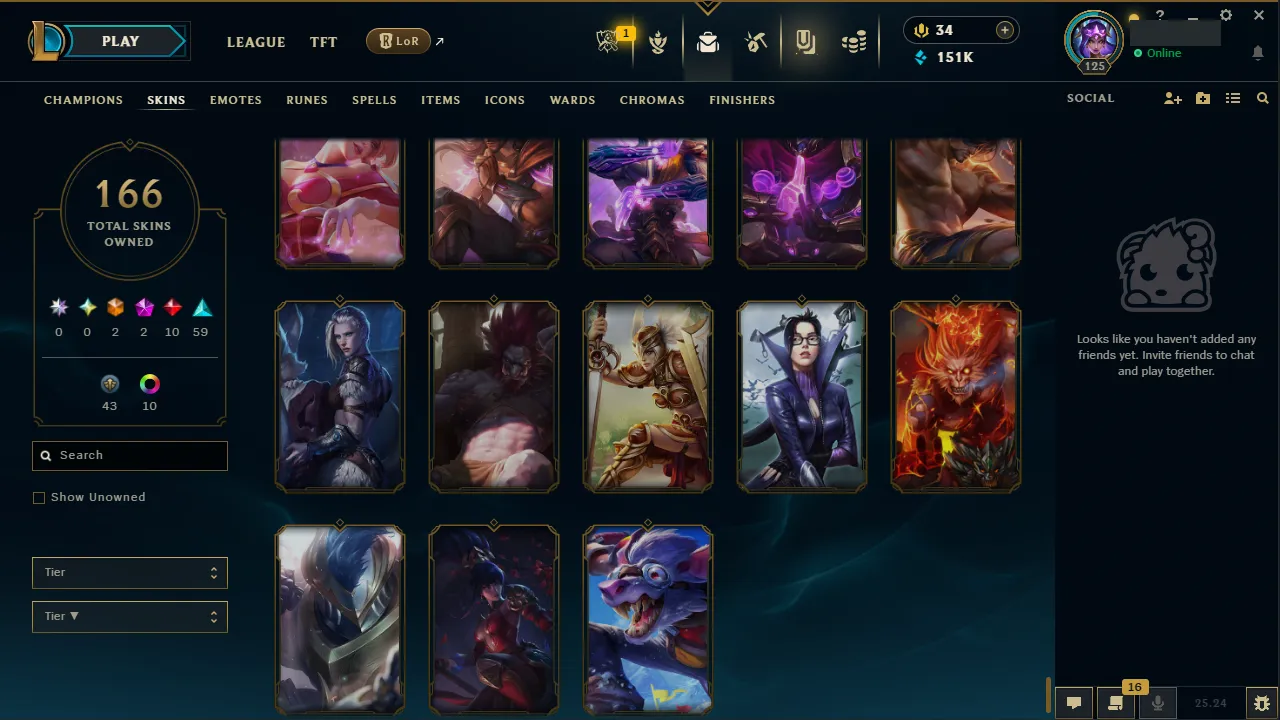Open the Loot inventory backpack icon
The image size is (1280, 720).
[708, 41]
